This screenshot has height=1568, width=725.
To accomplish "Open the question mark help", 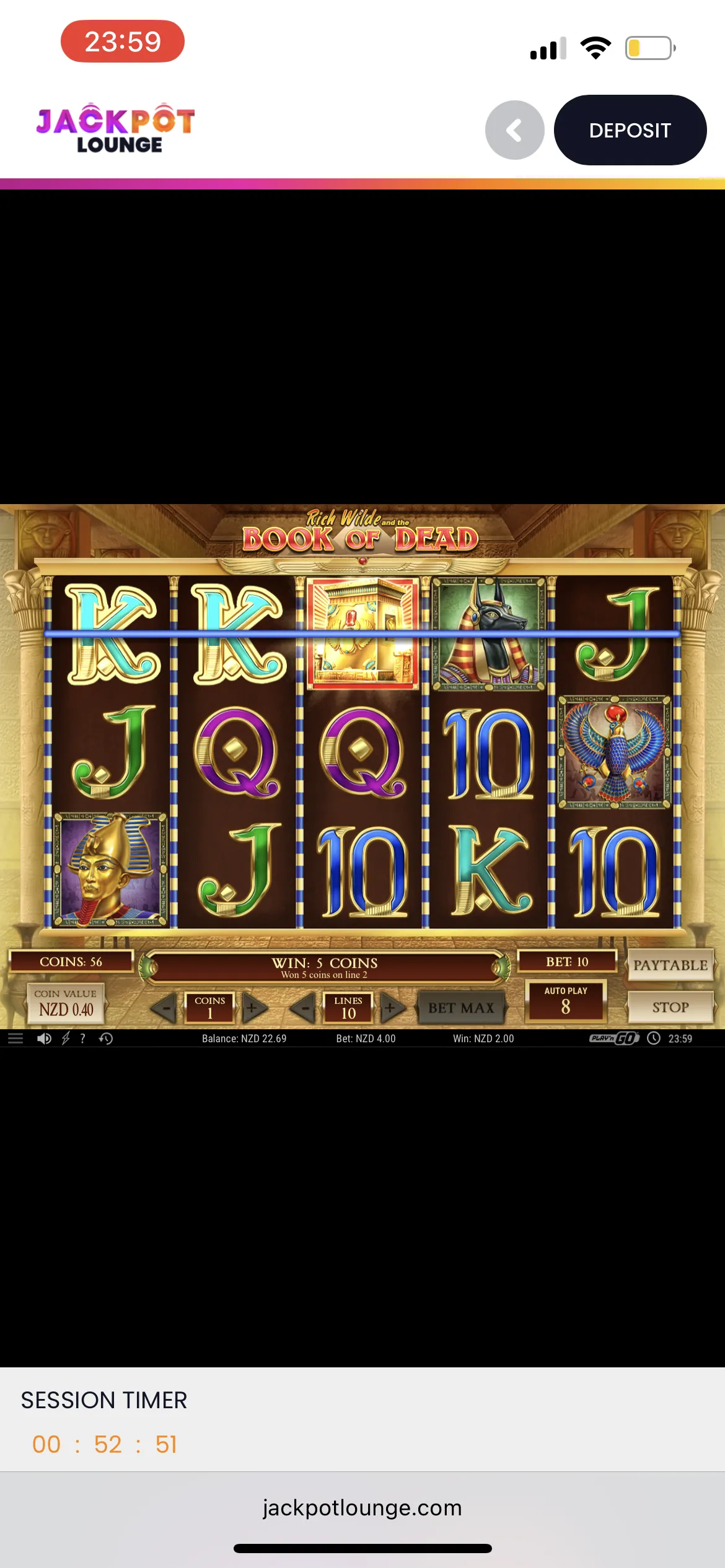I will point(83,1039).
